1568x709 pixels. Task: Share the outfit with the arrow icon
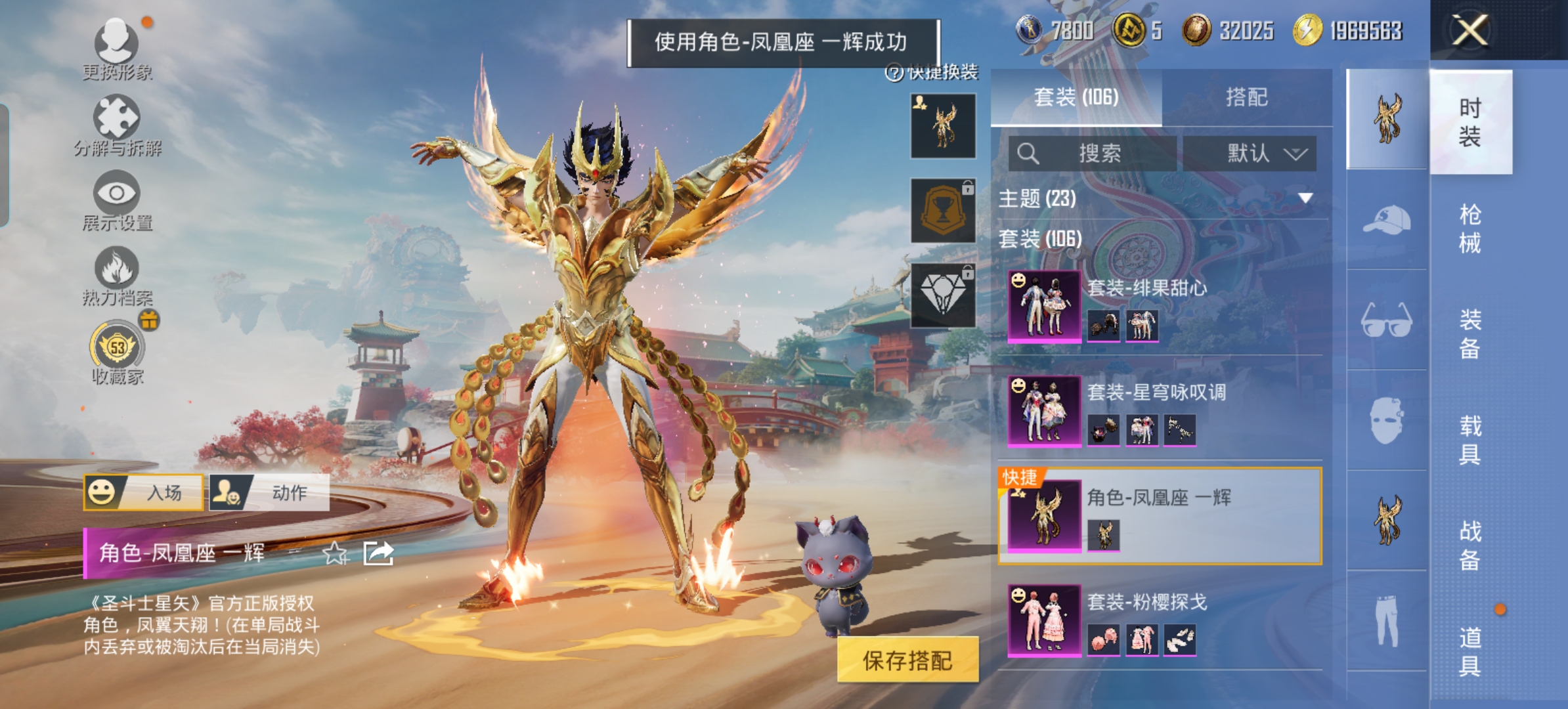[379, 553]
